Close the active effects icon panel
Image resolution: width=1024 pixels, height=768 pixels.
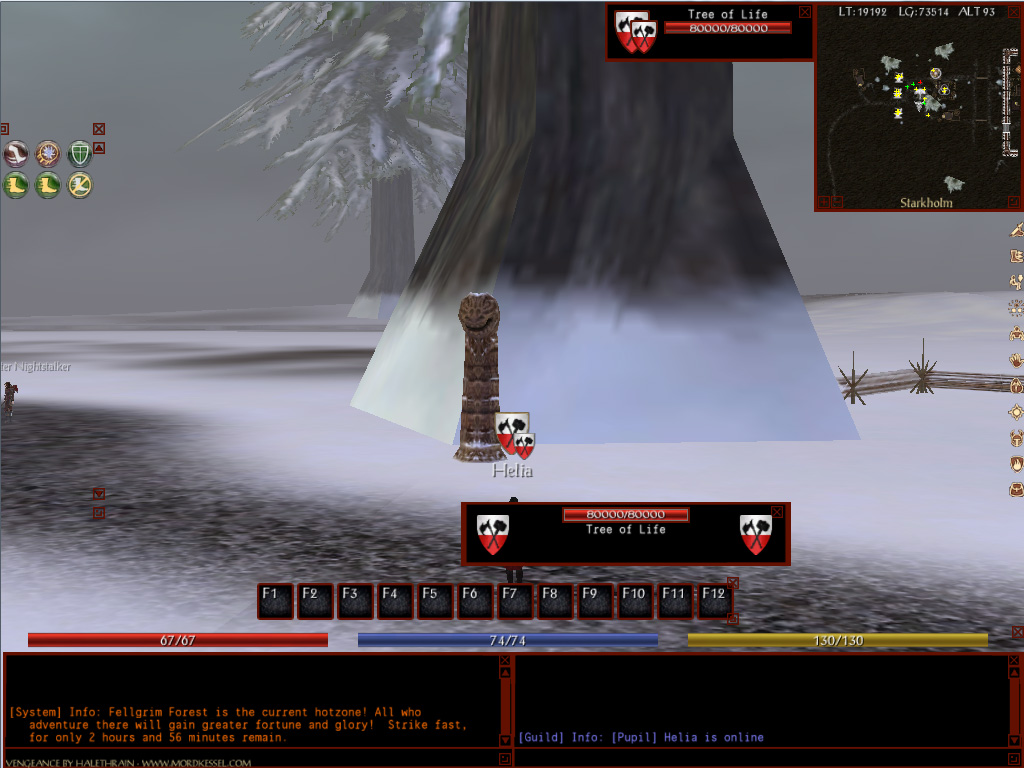(x=99, y=129)
